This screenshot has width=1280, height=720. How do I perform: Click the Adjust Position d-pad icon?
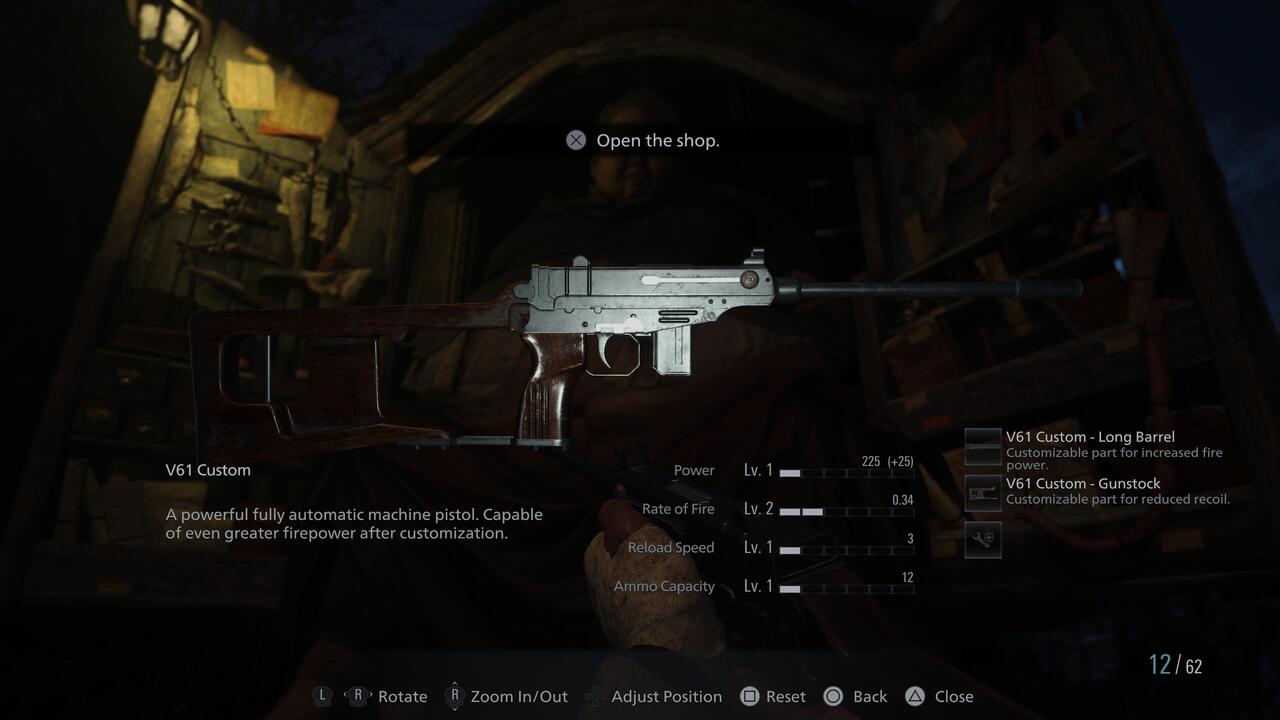594,696
